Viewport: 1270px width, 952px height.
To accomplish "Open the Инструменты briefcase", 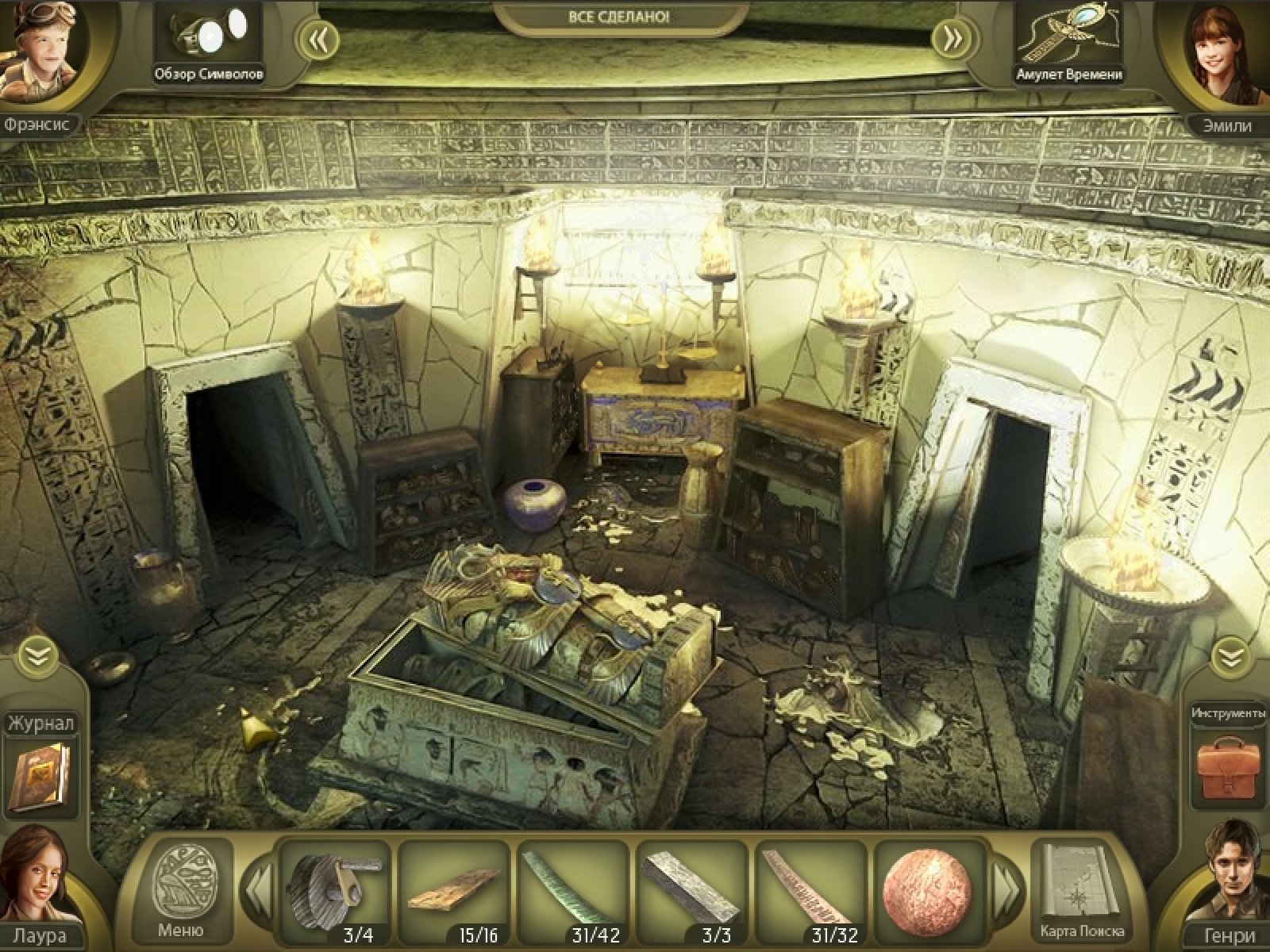I will coord(1227,768).
